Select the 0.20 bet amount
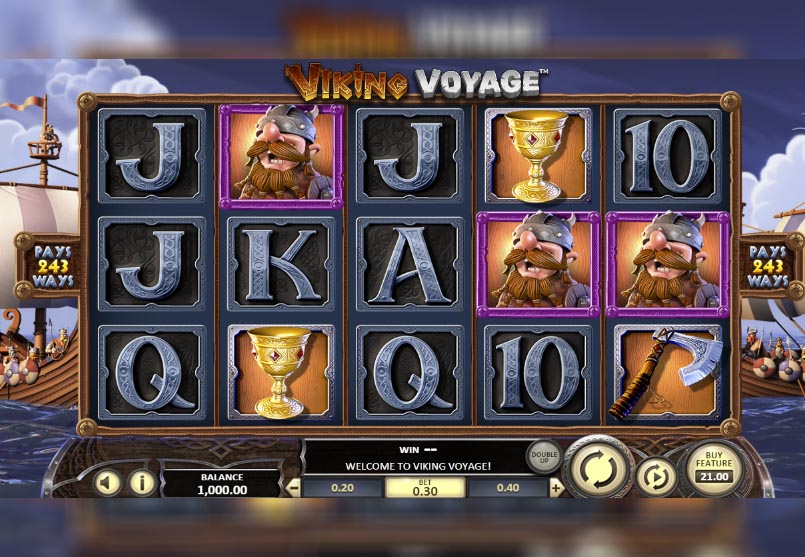 pos(342,488)
